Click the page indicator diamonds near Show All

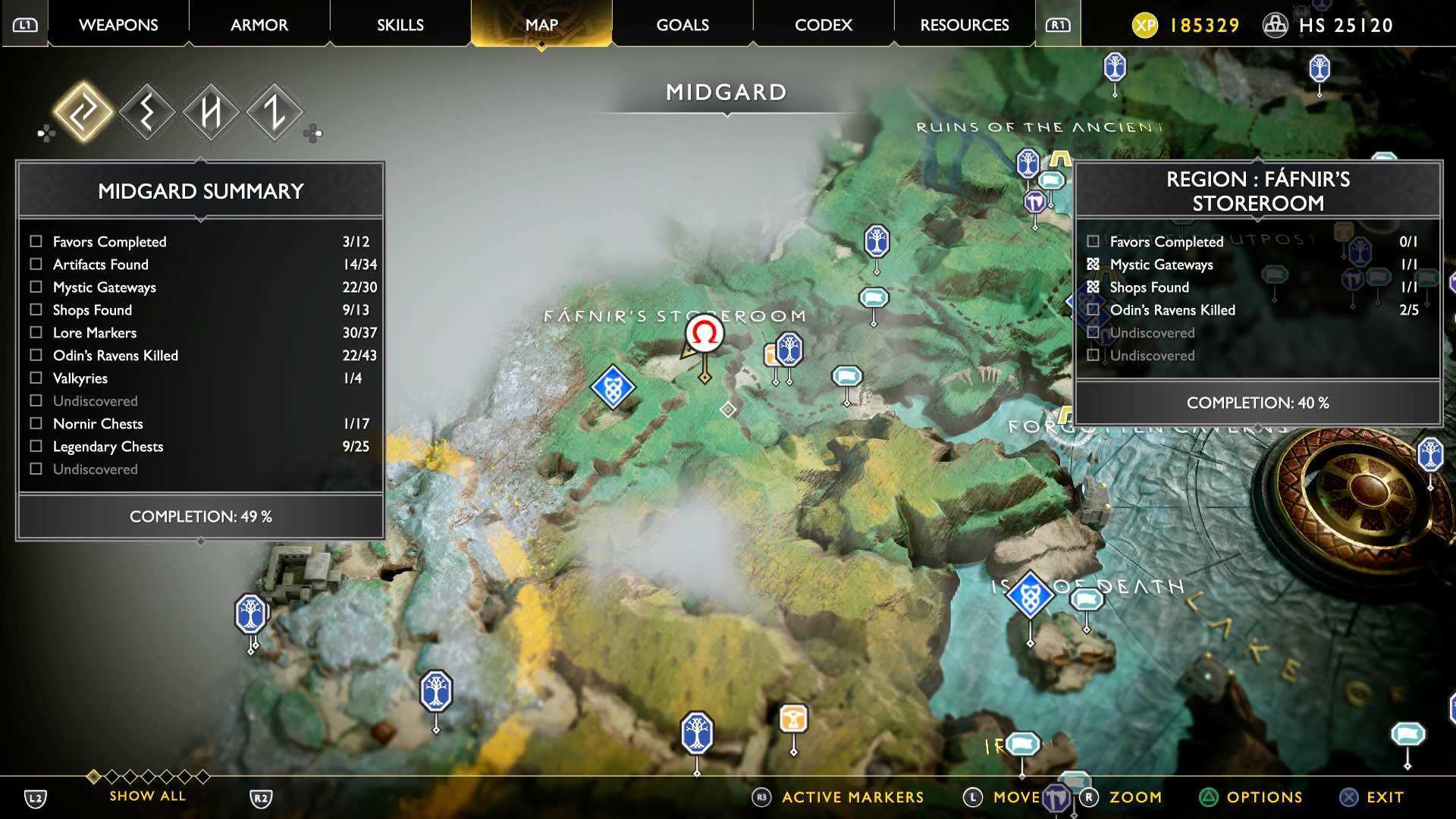(x=149, y=777)
